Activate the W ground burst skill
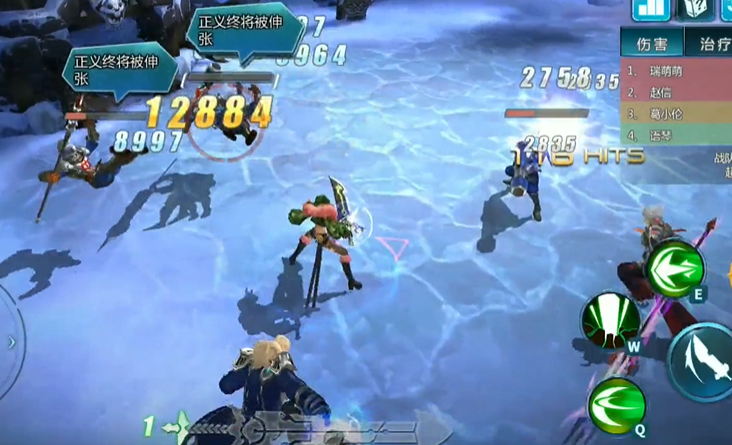The image size is (732, 445). 610,321
